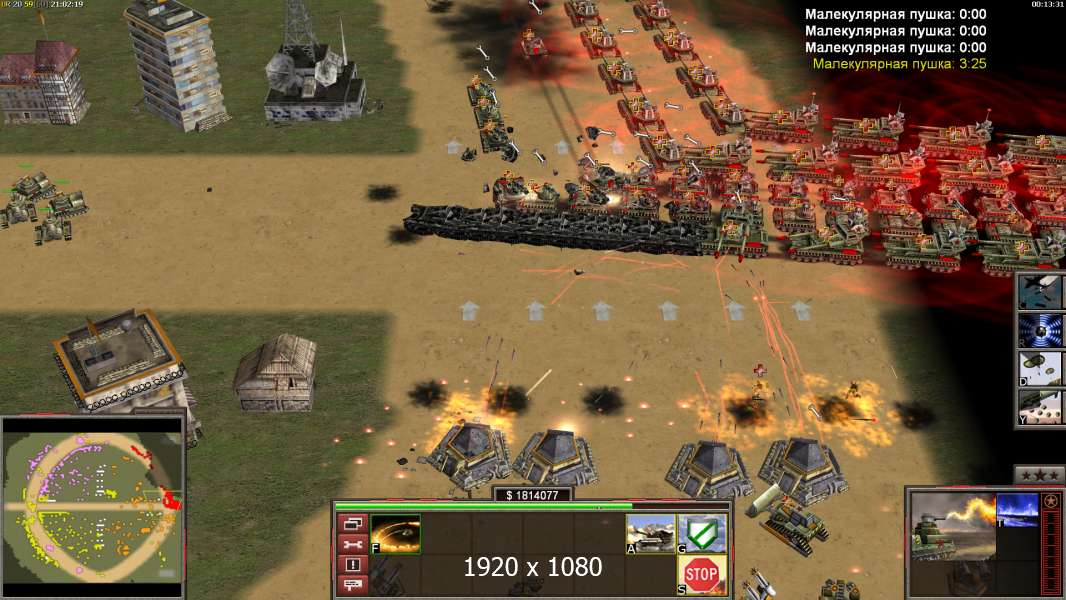Launch the paratrooper drop power
This screenshot has width=1066, height=600.
coord(1040,369)
